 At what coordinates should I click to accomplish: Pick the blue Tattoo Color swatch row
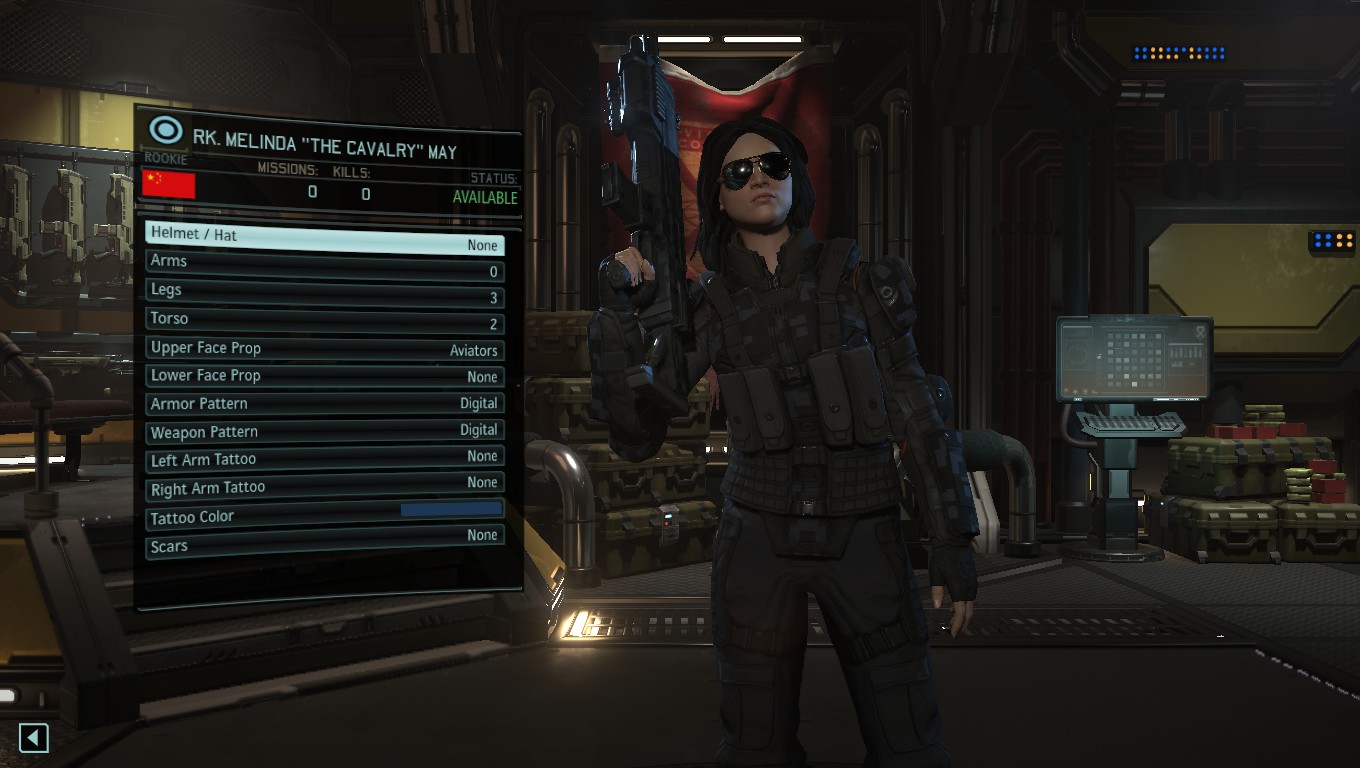click(x=324, y=515)
